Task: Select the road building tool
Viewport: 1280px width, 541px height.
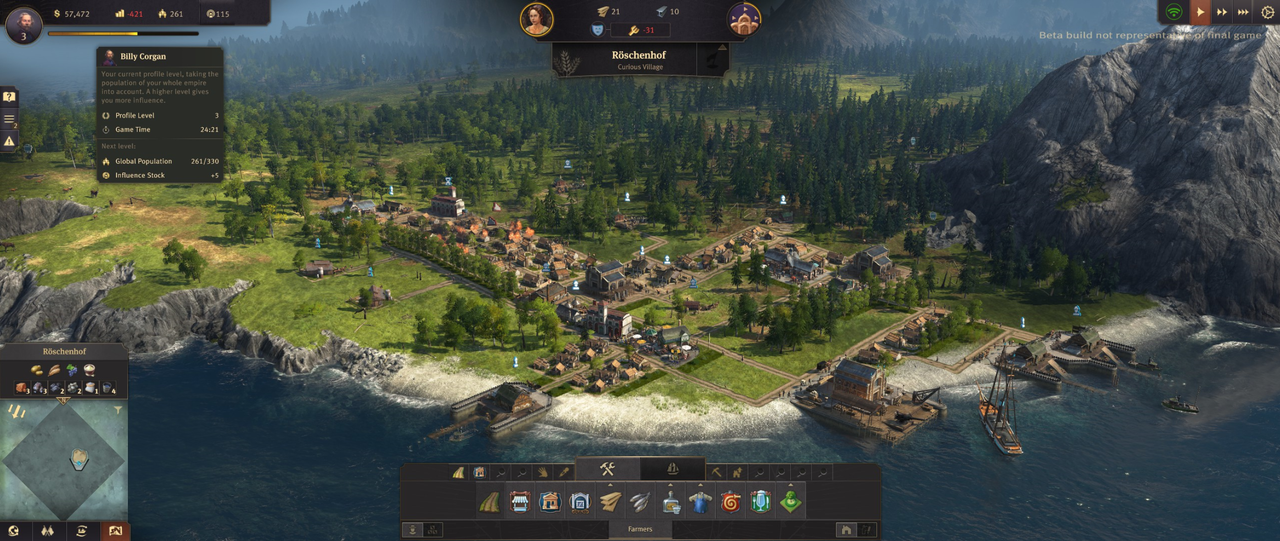Action: pyautogui.click(x=489, y=502)
